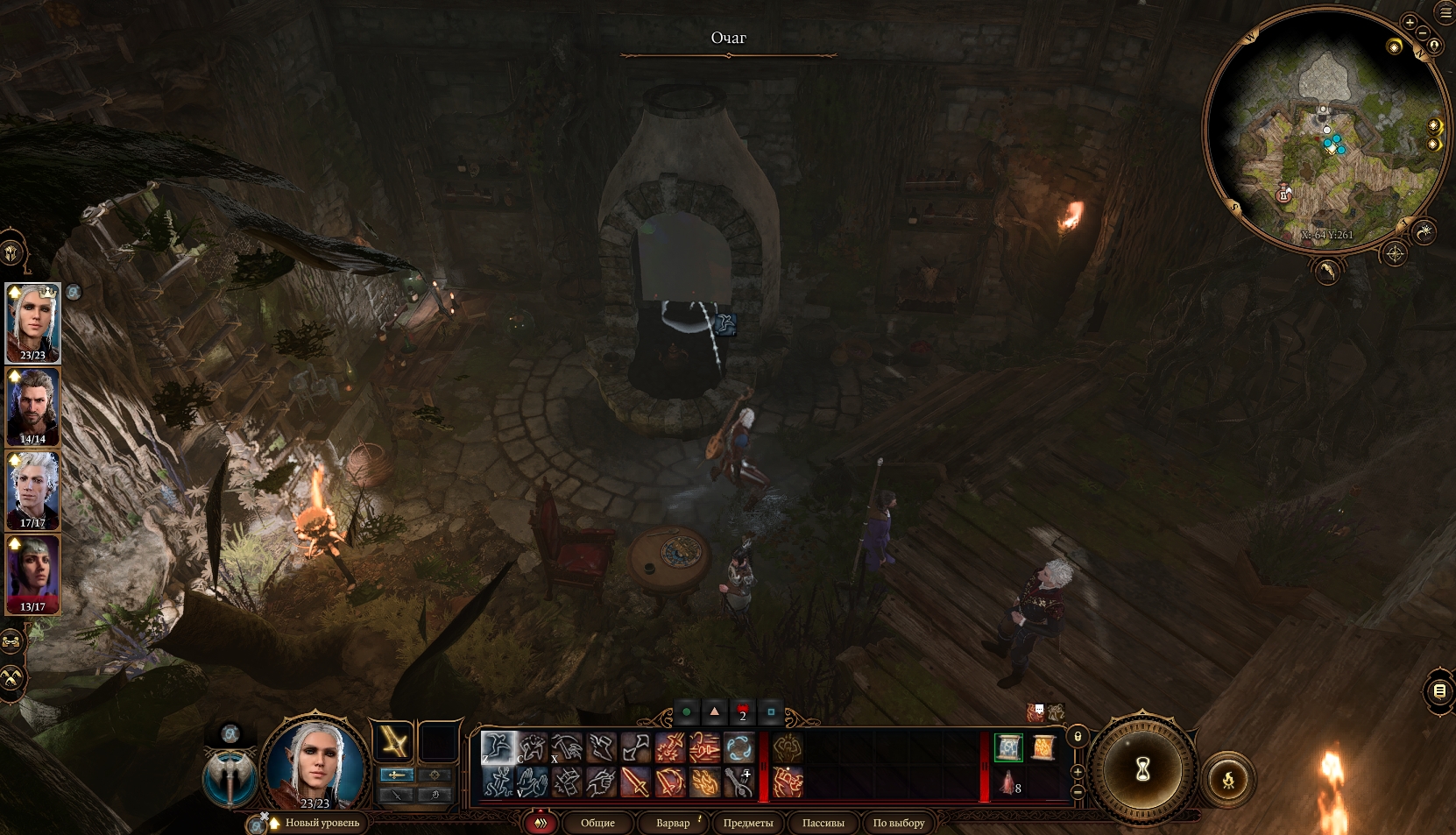Activate the jump ability in the hotbar

[x=498, y=747]
